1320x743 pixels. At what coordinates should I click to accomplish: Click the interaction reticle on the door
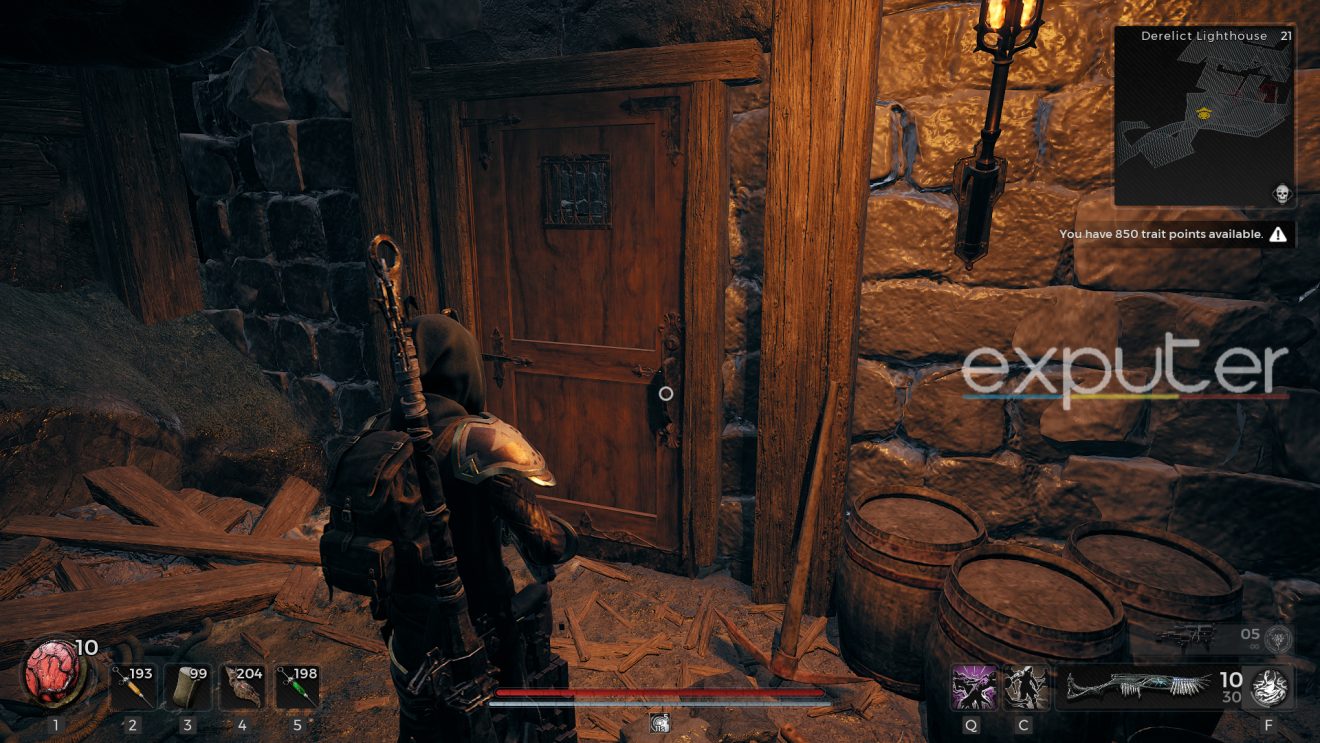click(666, 394)
